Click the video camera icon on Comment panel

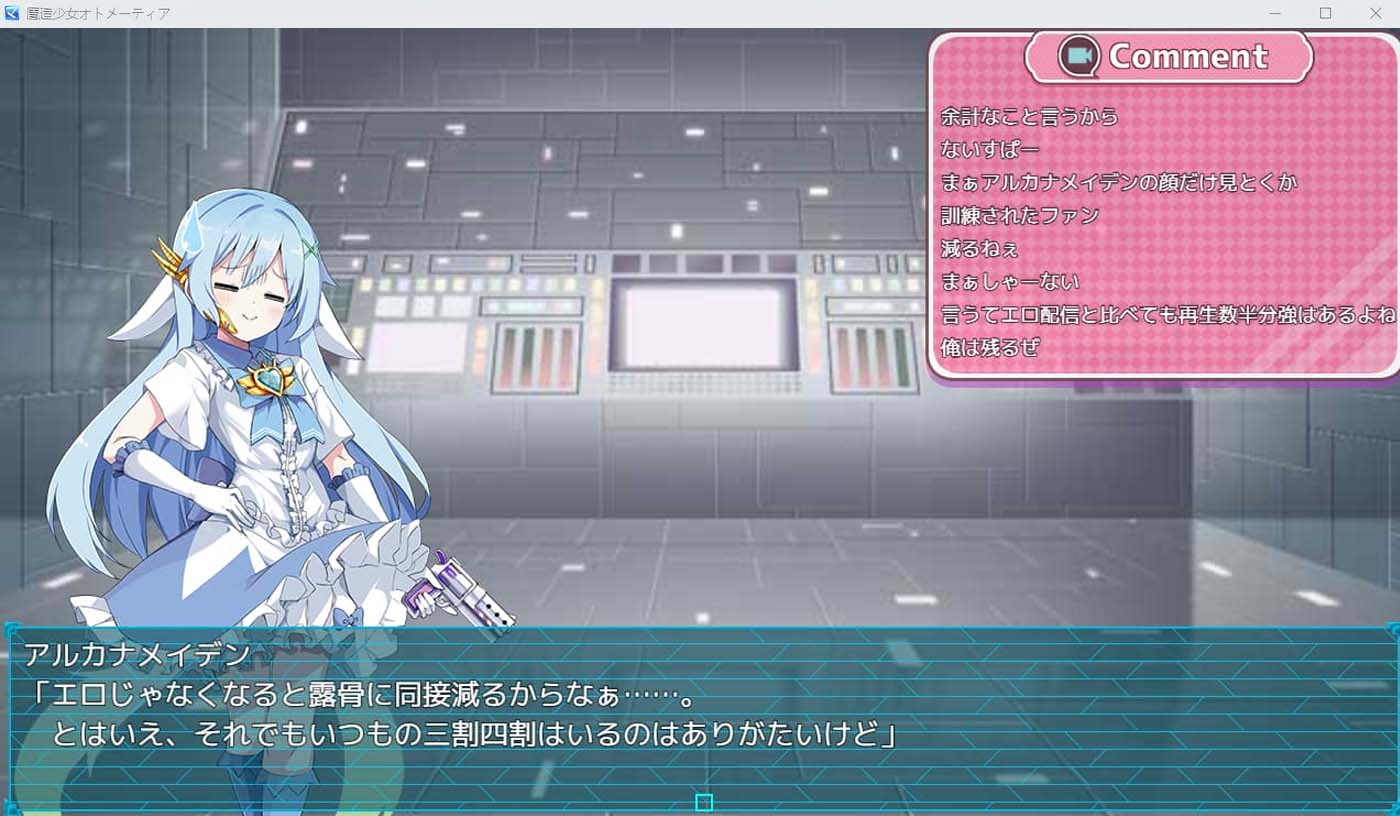point(1082,57)
